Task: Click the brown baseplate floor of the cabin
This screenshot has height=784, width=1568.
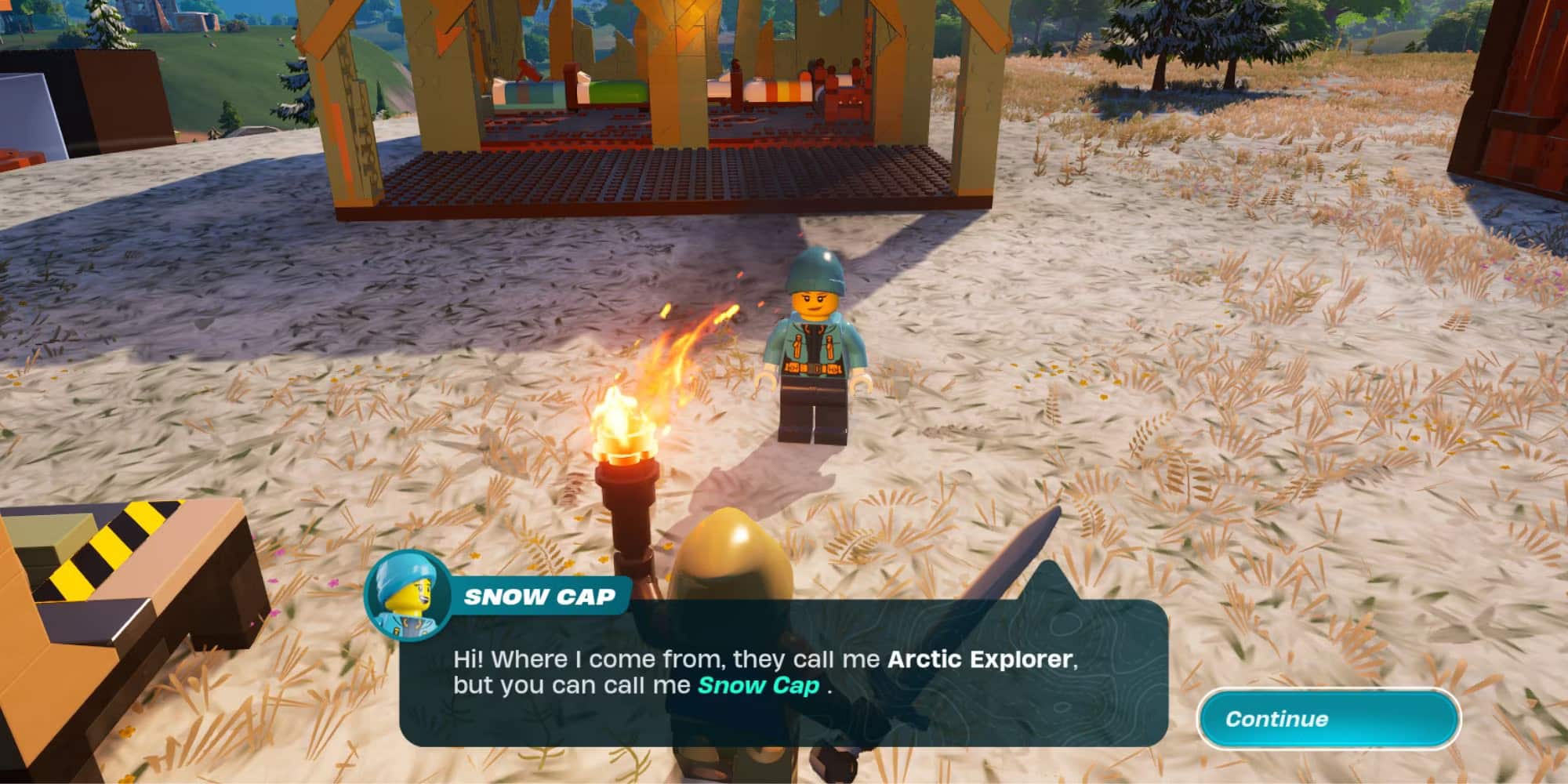Action: click(666, 172)
